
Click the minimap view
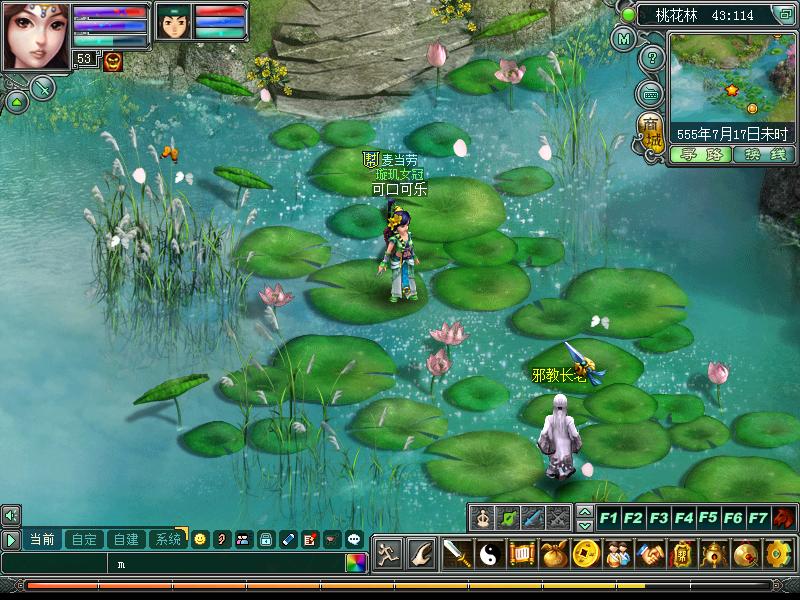[x=731, y=76]
